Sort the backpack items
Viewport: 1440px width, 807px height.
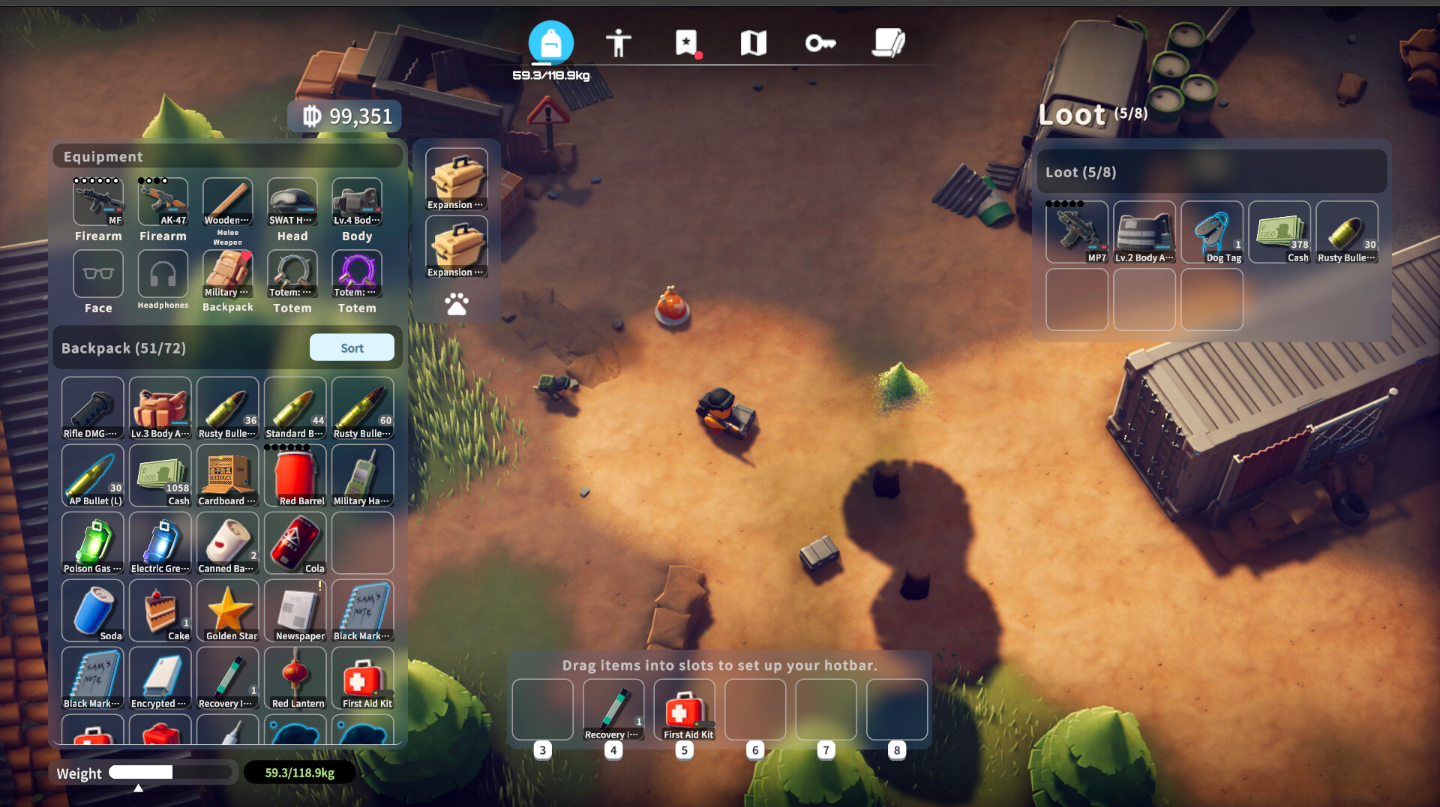tap(352, 348)
